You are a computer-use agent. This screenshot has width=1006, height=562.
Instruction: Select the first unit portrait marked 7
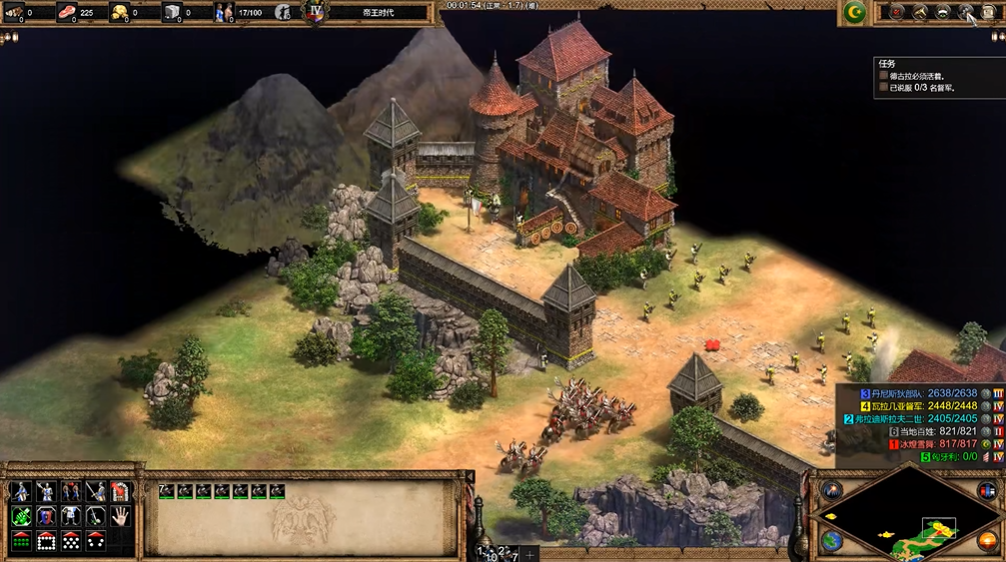pyautogui.click(x=167, y=491)
